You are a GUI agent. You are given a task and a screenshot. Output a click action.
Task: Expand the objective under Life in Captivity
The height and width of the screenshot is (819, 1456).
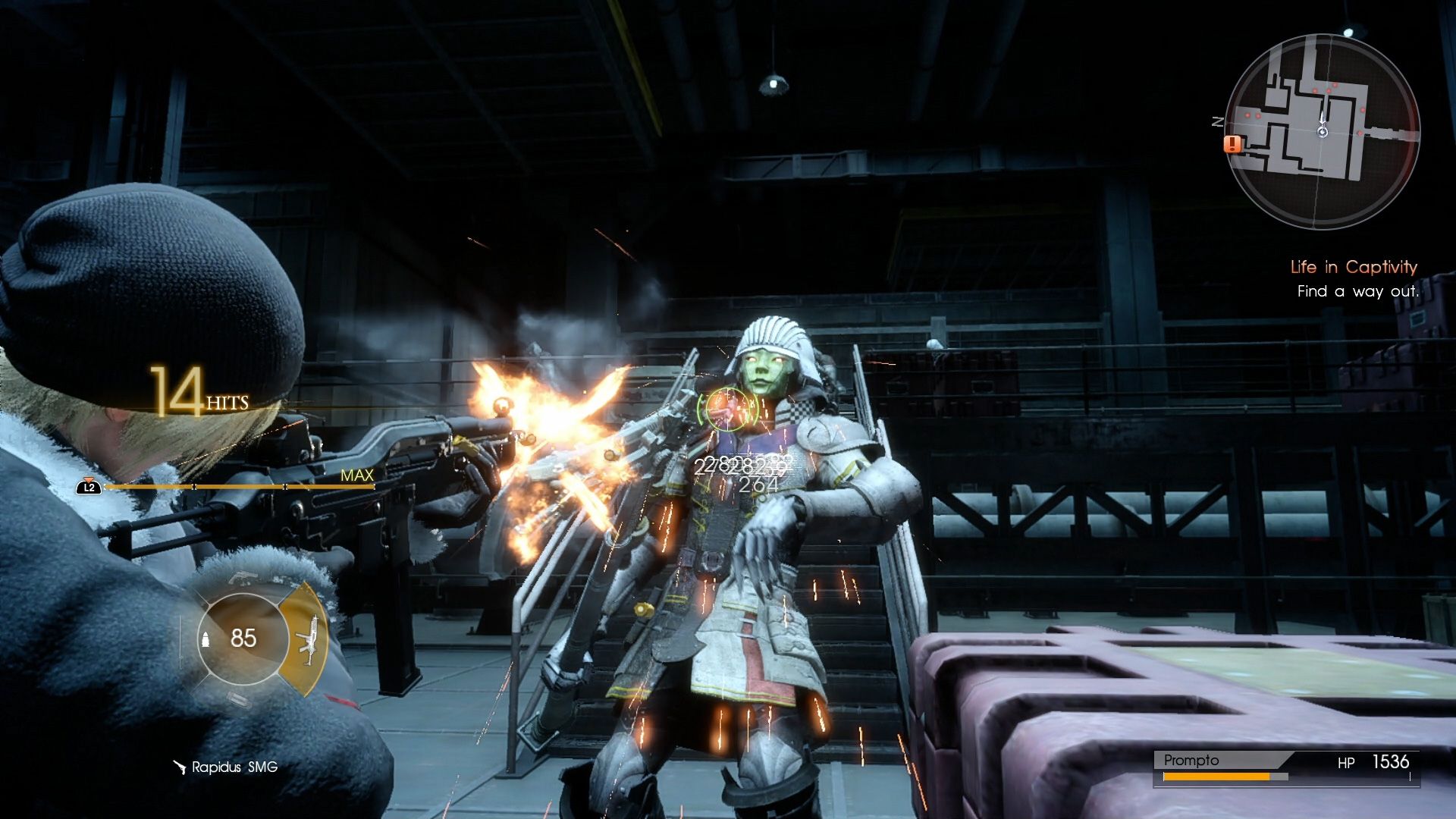coord(1360,290)
